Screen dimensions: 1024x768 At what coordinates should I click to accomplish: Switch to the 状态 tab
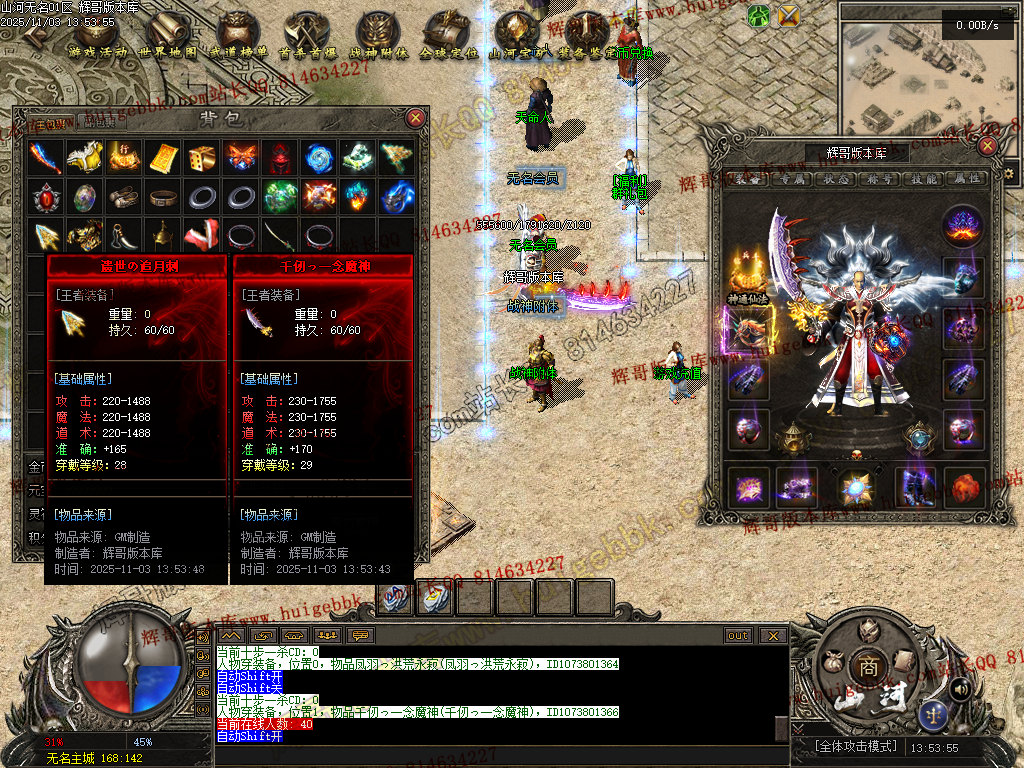836,179
